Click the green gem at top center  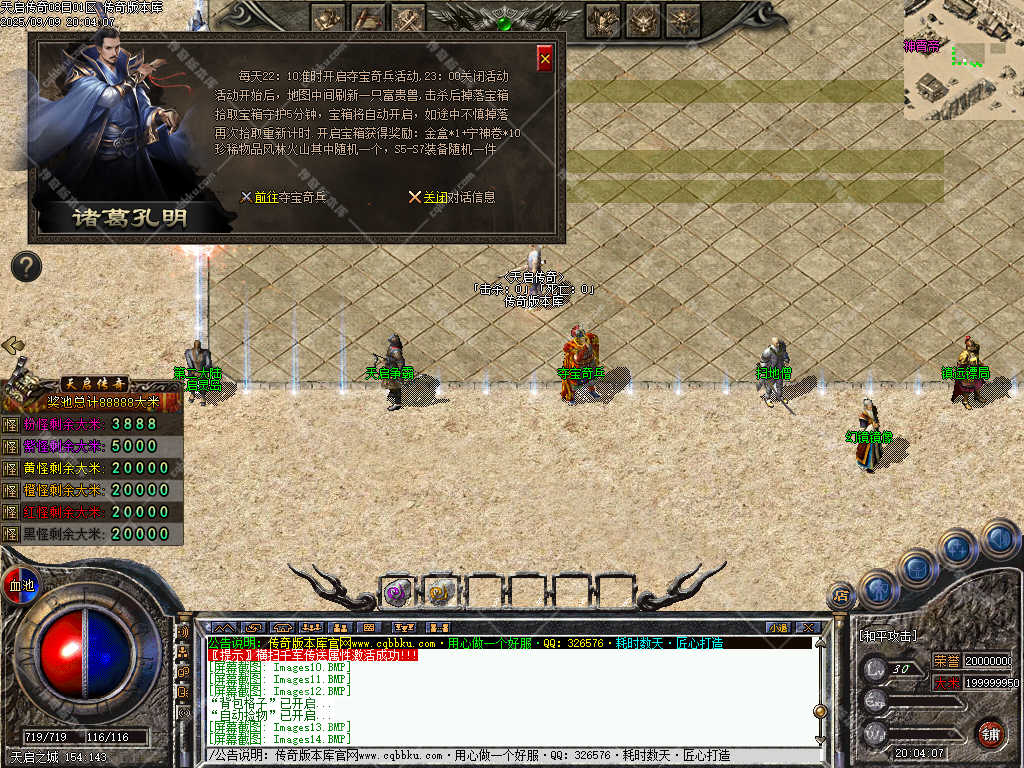coord(505,22)
